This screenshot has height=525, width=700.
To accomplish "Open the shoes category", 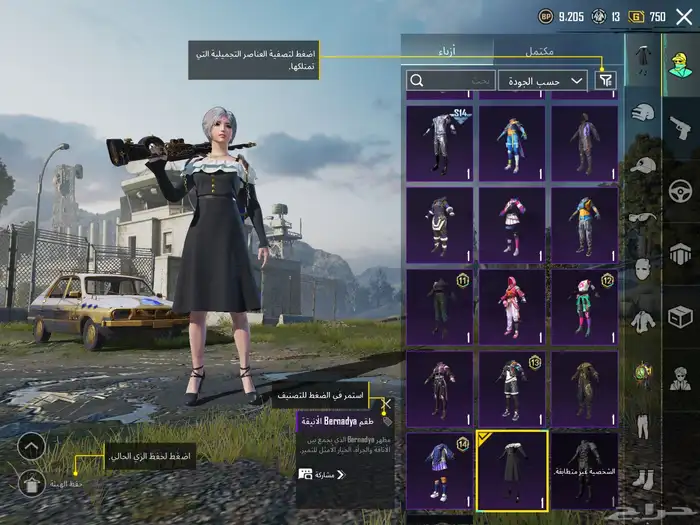I will point(642,478).
